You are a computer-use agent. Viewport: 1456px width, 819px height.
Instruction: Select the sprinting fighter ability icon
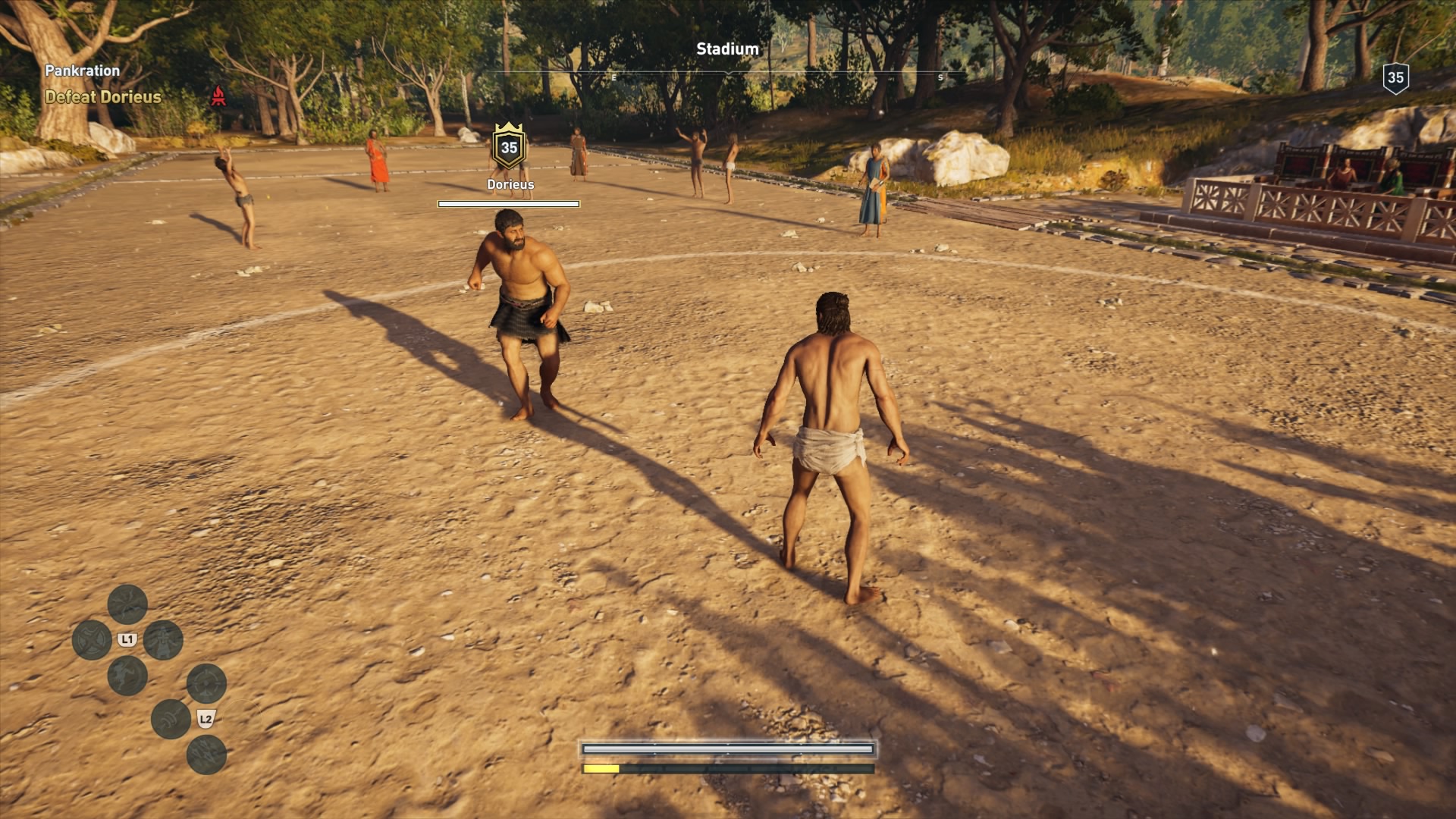coord(127,675)
